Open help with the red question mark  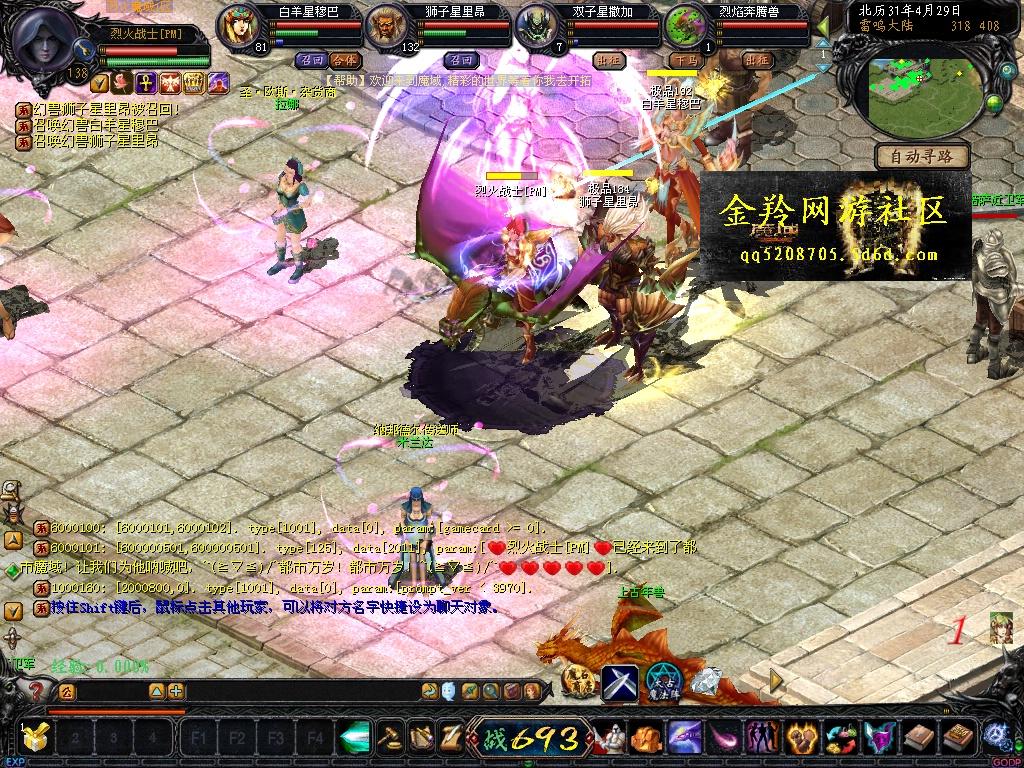(37, 690)
